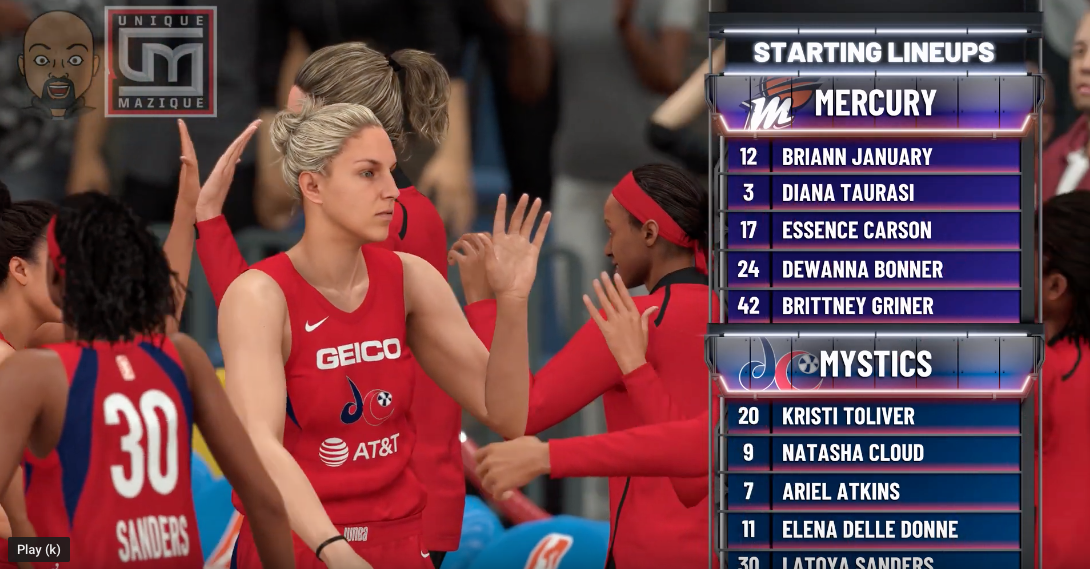The image size is (1090, 569).
Task: Open the Unique Mazique channel logo
Action: [x=160, y=61]
